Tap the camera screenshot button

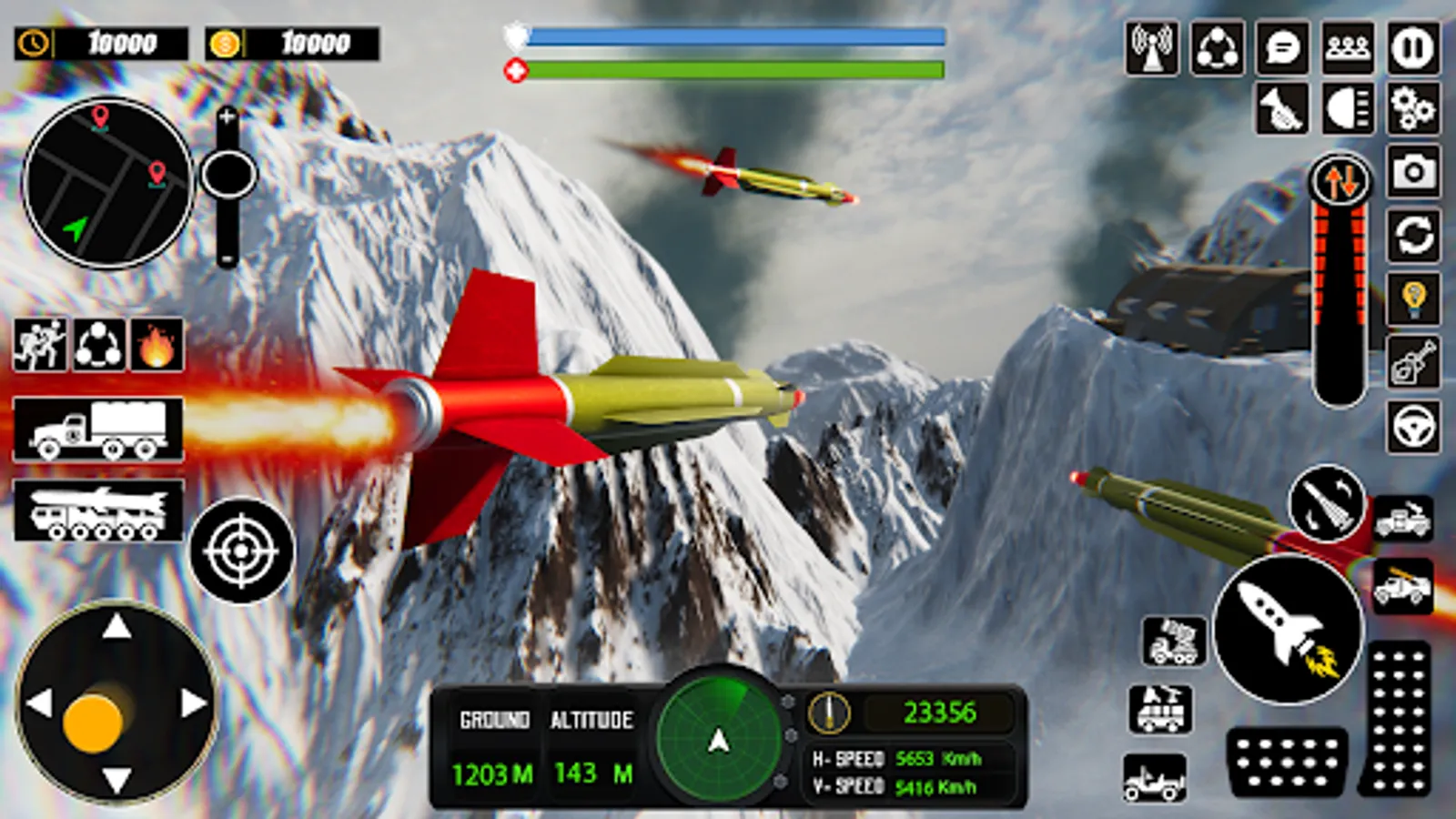(1412, 171)
